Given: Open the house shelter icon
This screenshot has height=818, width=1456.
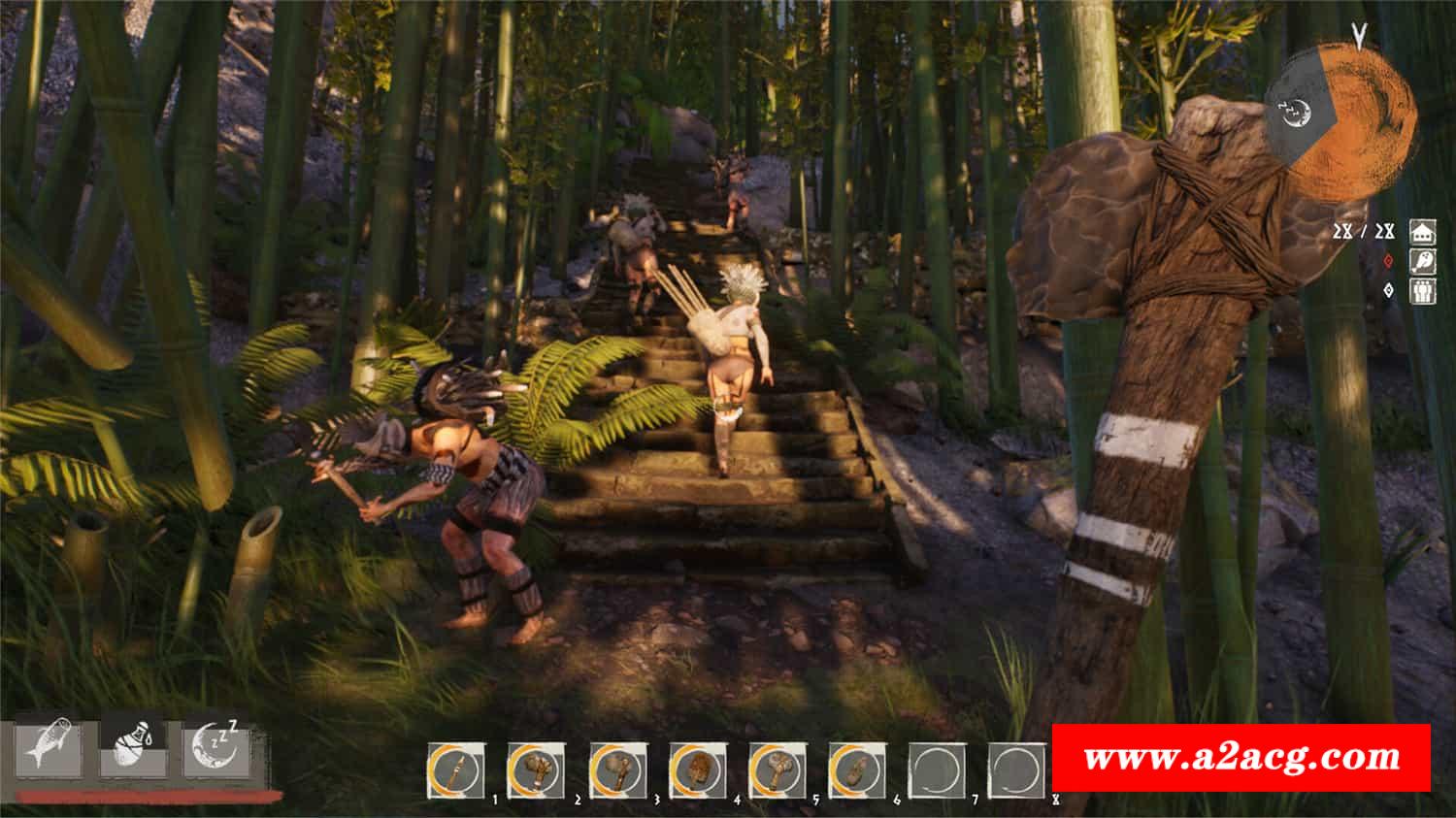Looking at the screenshot, I should [x=1423, y=233].
